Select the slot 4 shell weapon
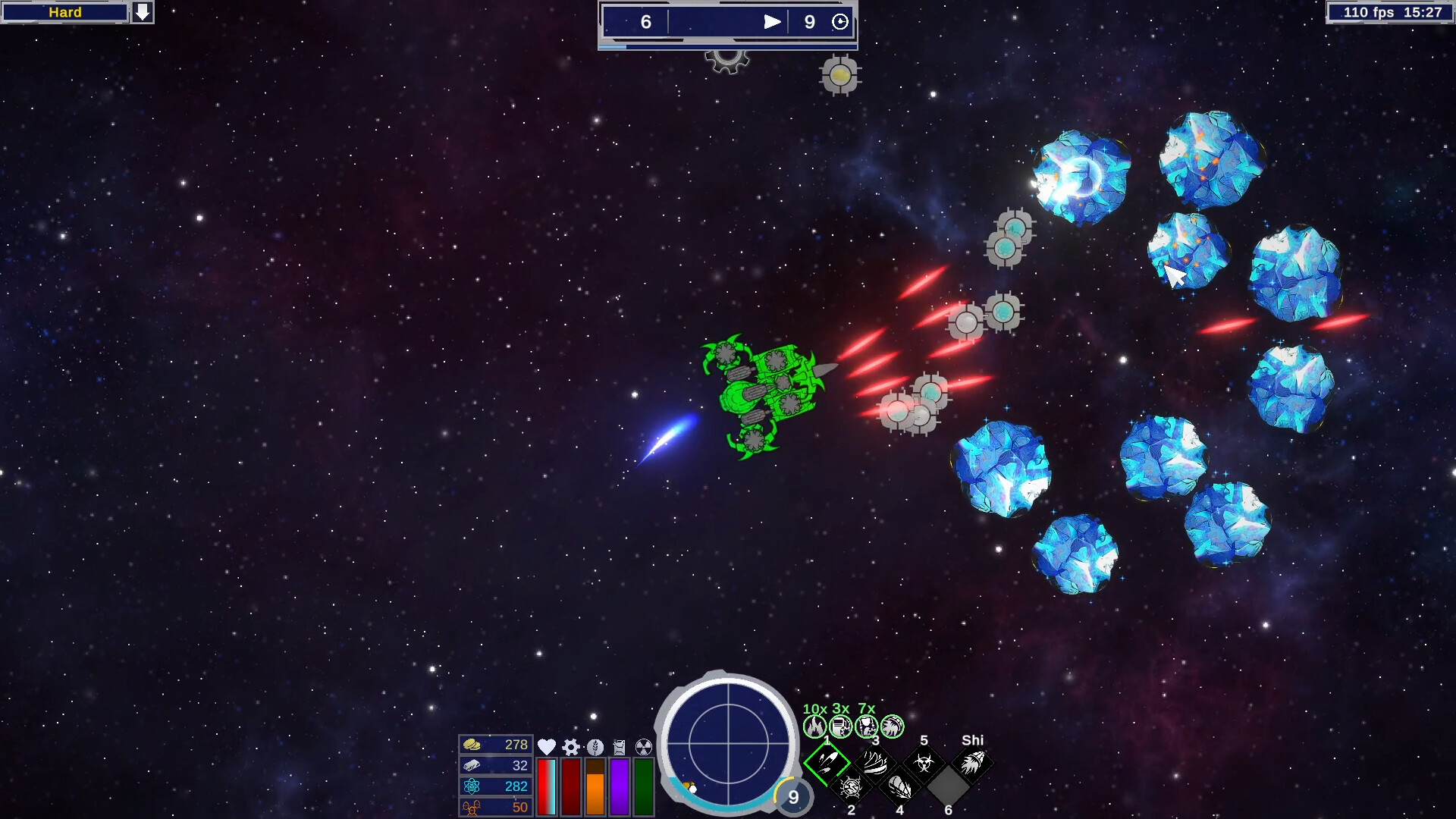 tap(899, 788)
